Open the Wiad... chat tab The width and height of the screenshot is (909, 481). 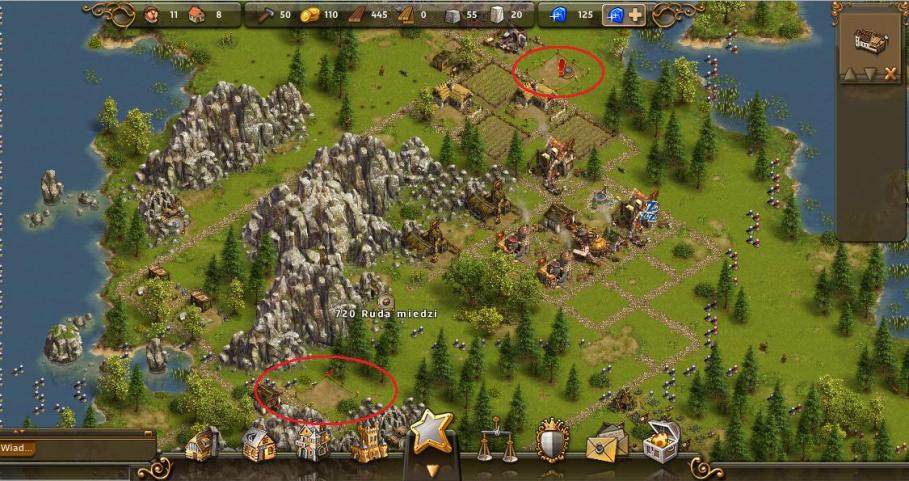tap(18, 449)
